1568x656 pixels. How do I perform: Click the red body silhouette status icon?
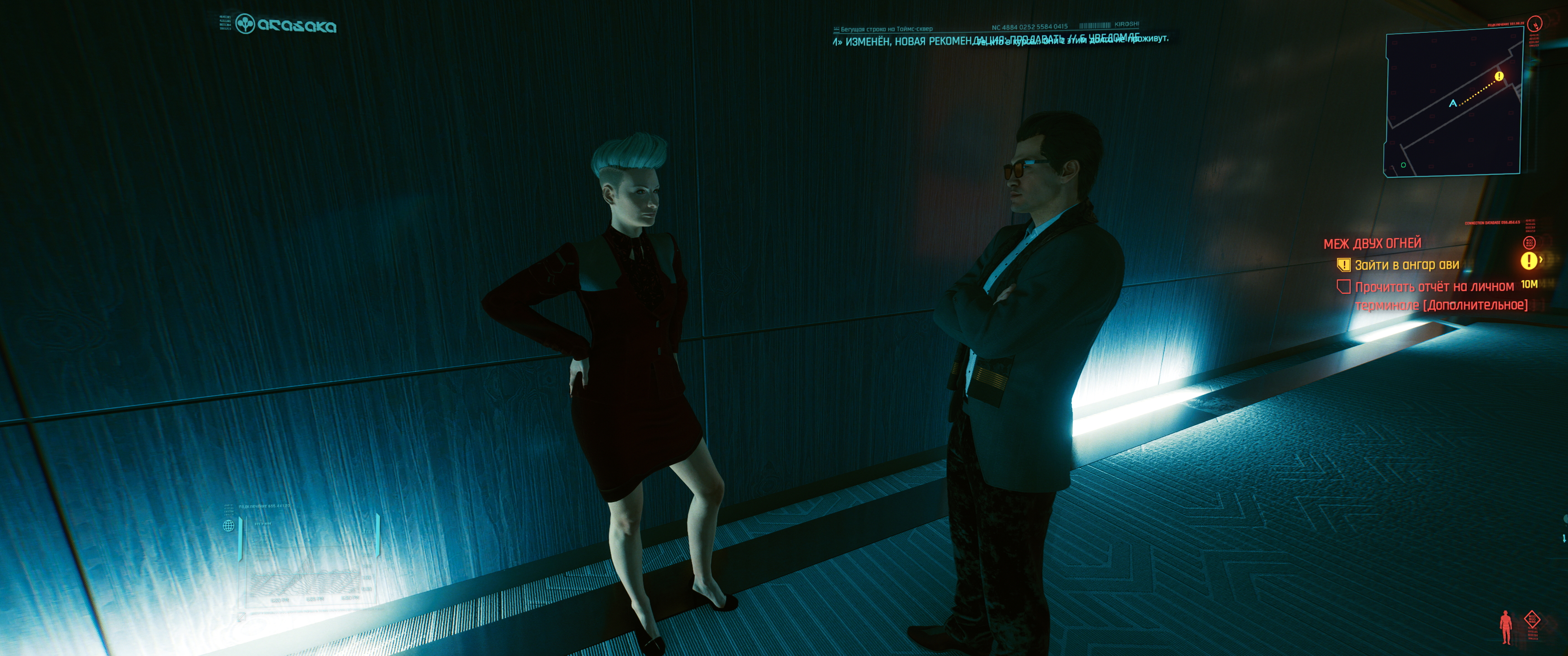click(1506, 627)
